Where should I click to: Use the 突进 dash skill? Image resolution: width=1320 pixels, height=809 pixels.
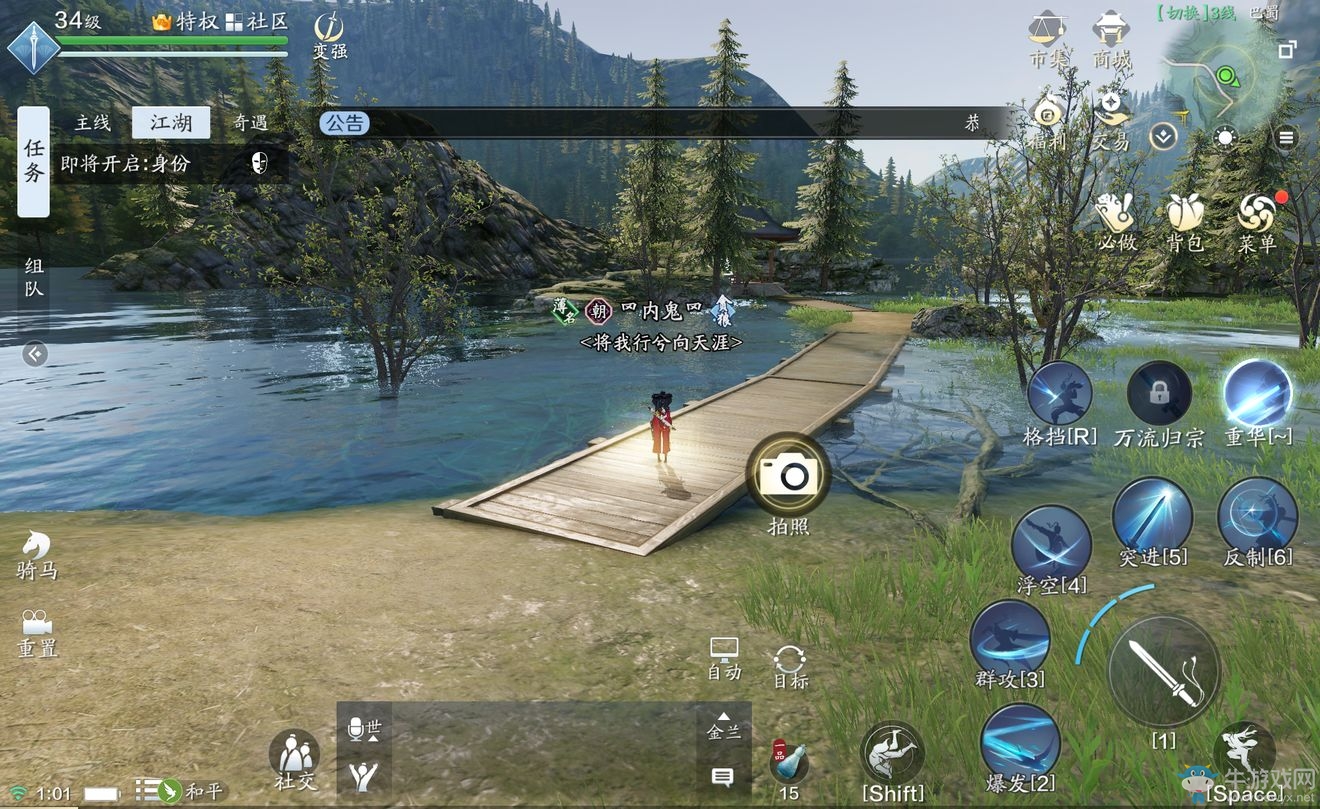click(x=1153, y=515)
